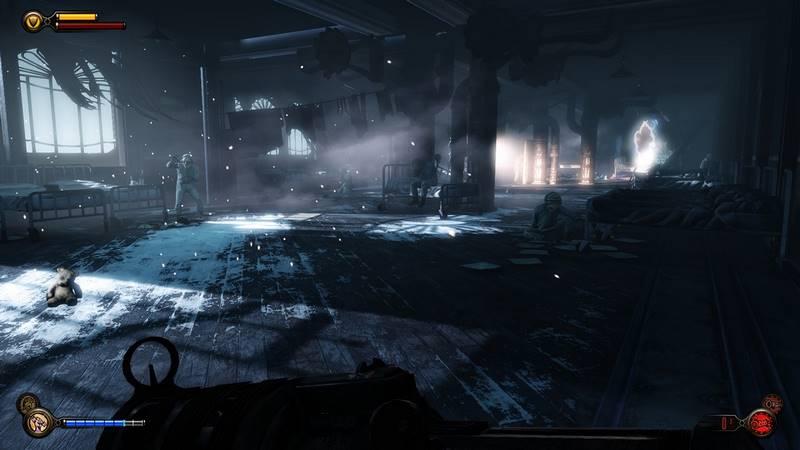Switch to the small secondary weapon icon
Screen dimensions: 800x450
(x=771, y=402)
